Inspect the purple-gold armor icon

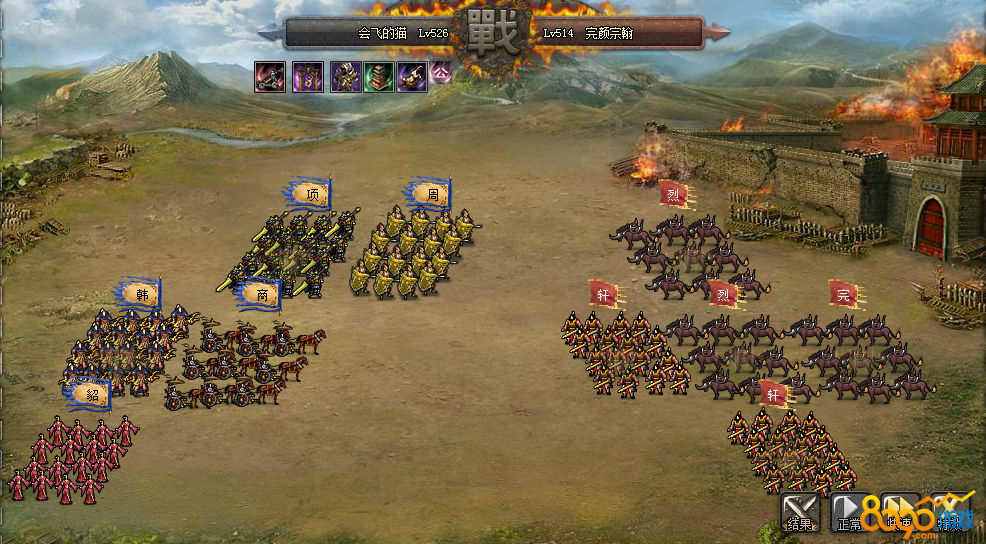[x=345, y=77]
